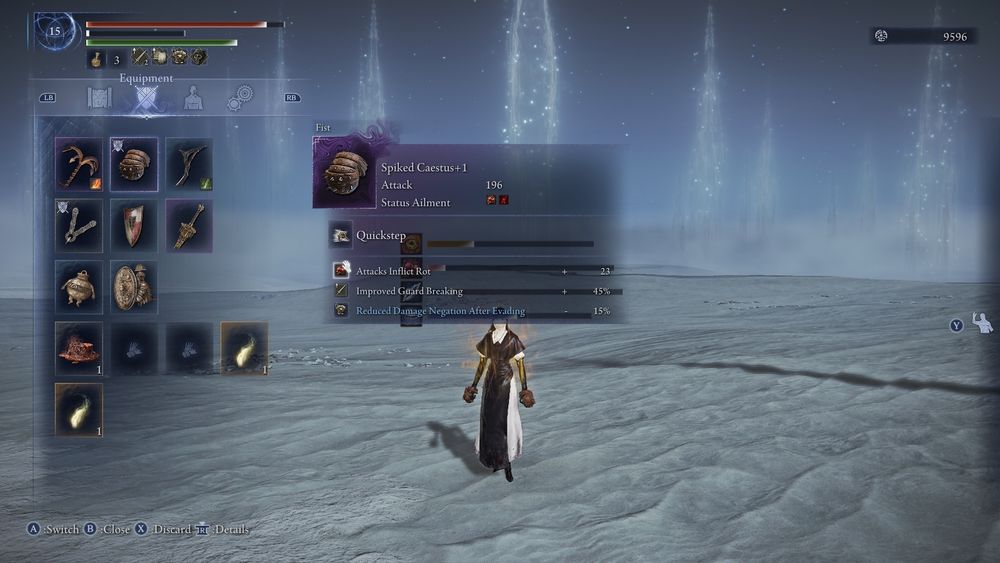
Task: Select the round engraved shield slot
Action: tap(133, 286)
